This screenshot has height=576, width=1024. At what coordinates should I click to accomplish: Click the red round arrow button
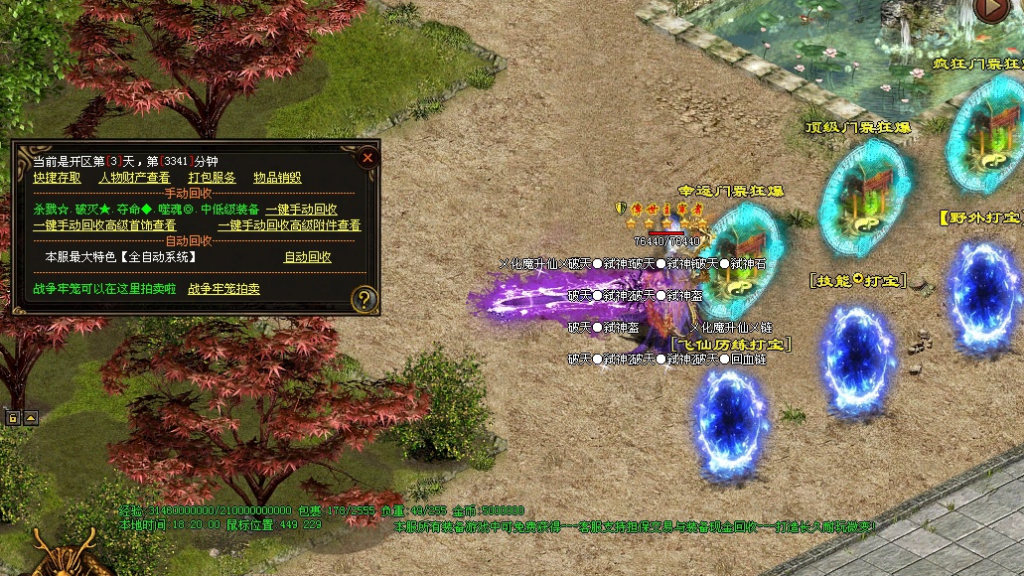990,9
